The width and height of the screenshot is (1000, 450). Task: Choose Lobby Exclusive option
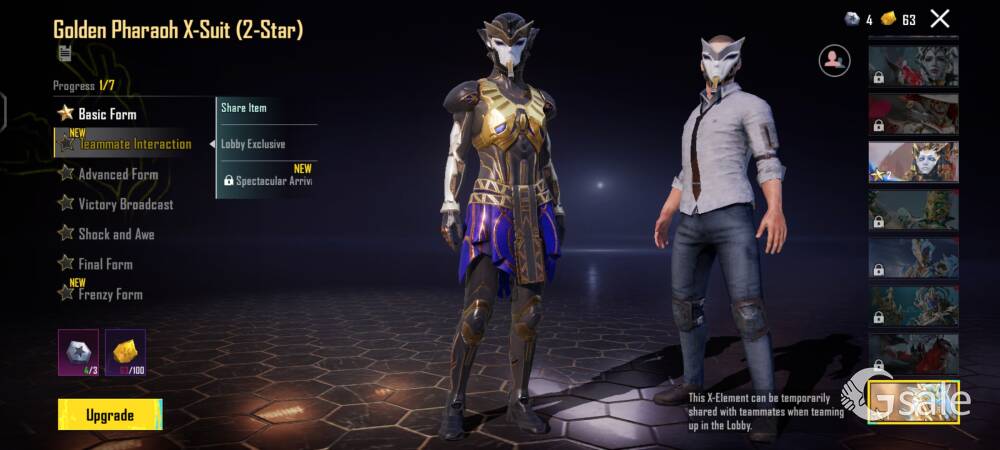(x=253, y=144)
